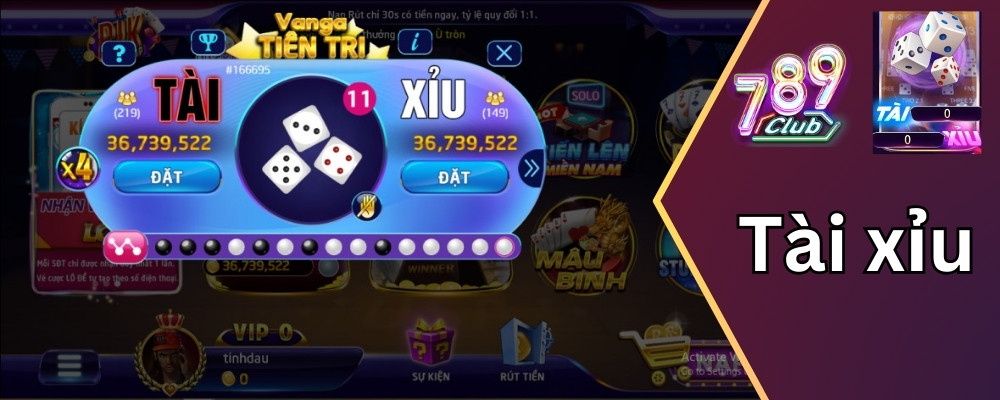Close the Tài Xỉu popup
This screenshot has width=1000, height=400.
pos(507,54)
